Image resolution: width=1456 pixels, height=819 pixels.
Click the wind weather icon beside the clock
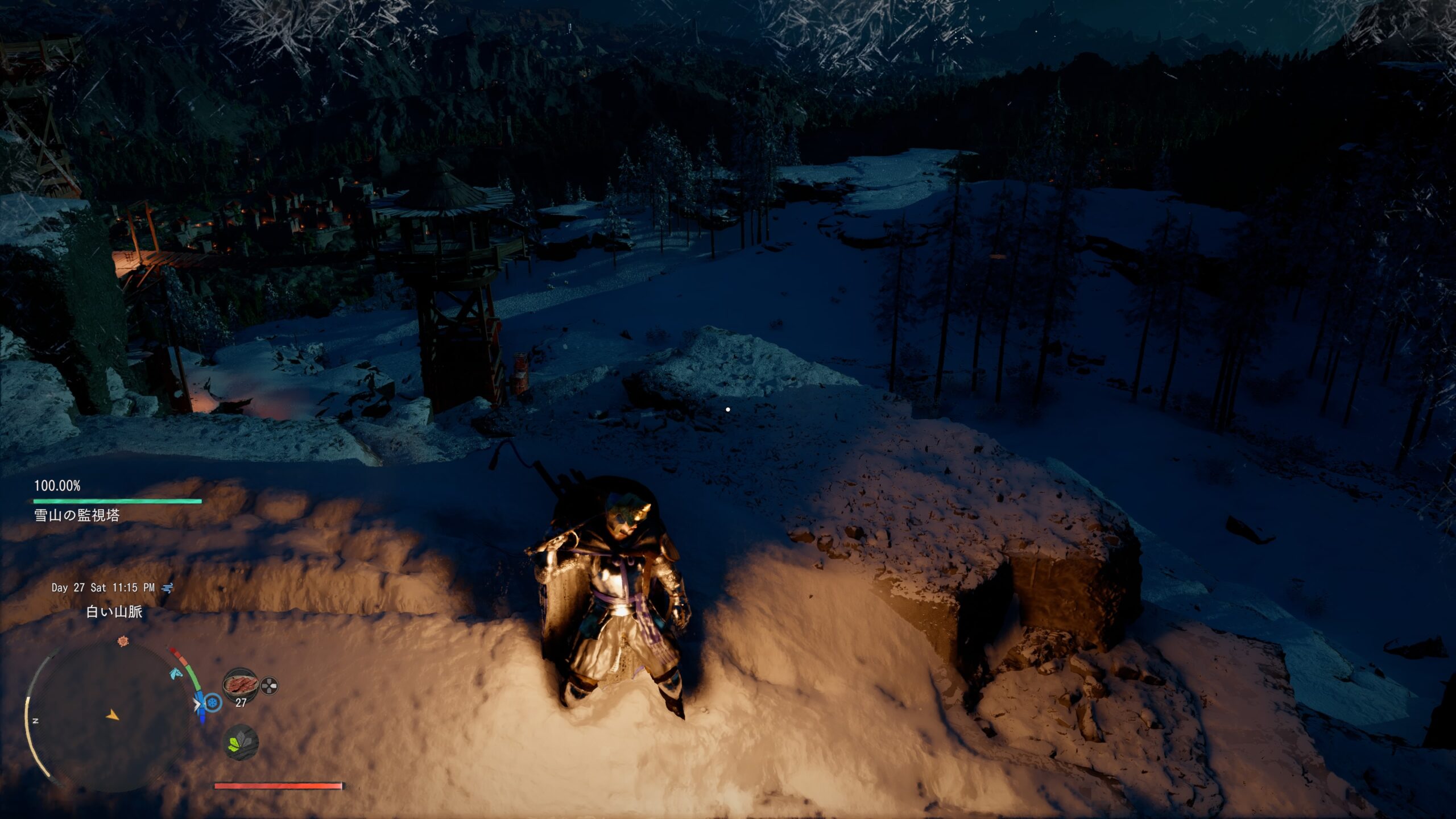point(168,588)
